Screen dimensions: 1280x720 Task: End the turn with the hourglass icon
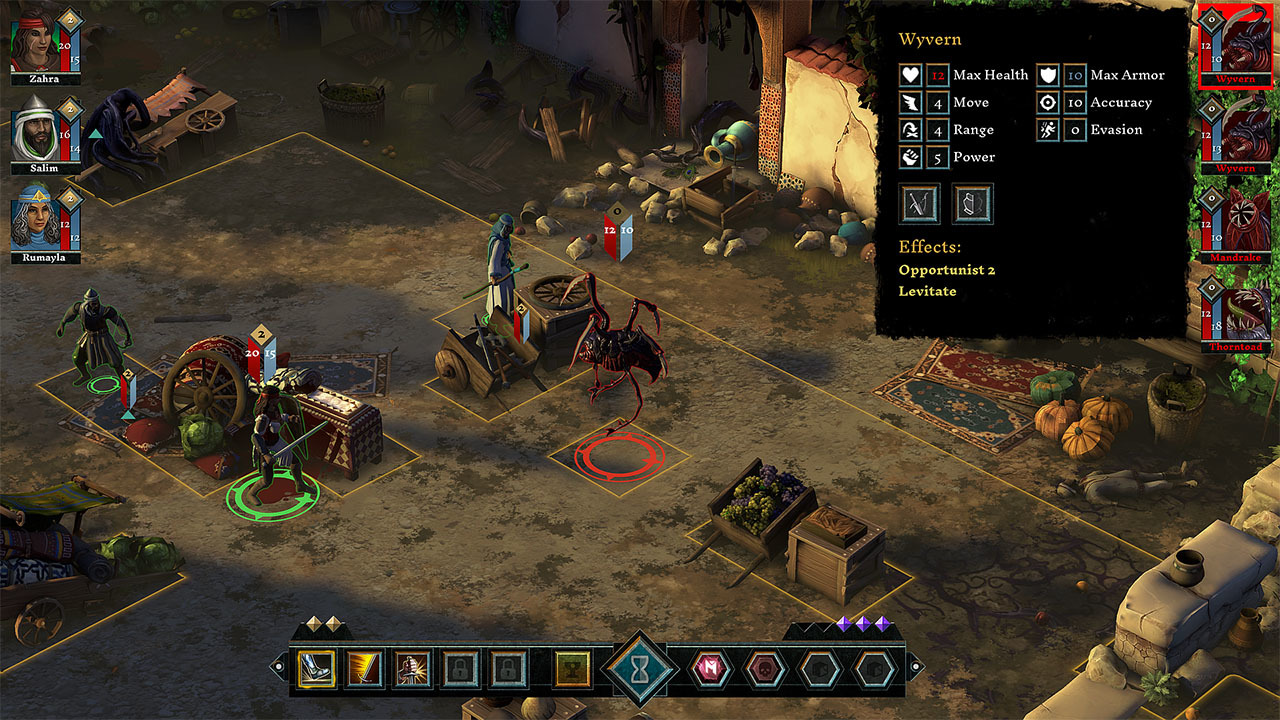(640, 668)
